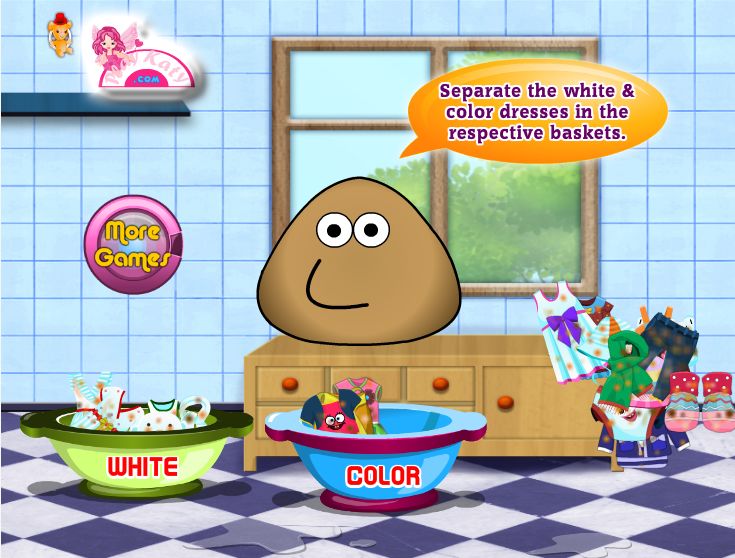Open the More Games button
This screenshot has width=735, height=558.
133,244
